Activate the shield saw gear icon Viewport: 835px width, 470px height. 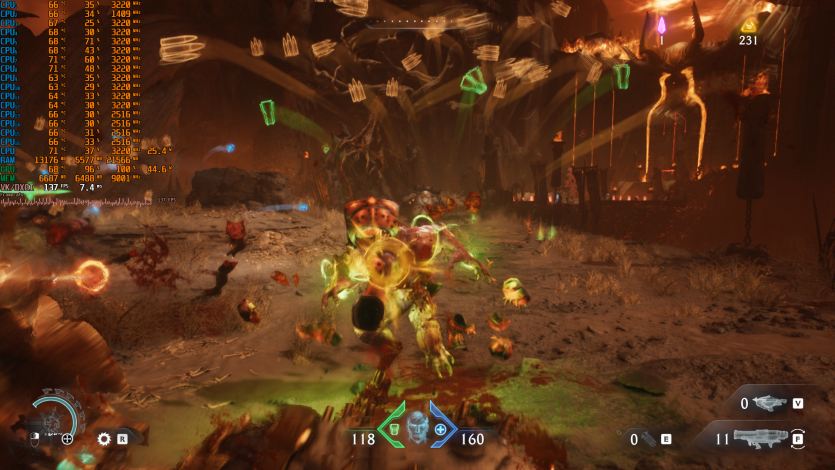click(104, 438)
